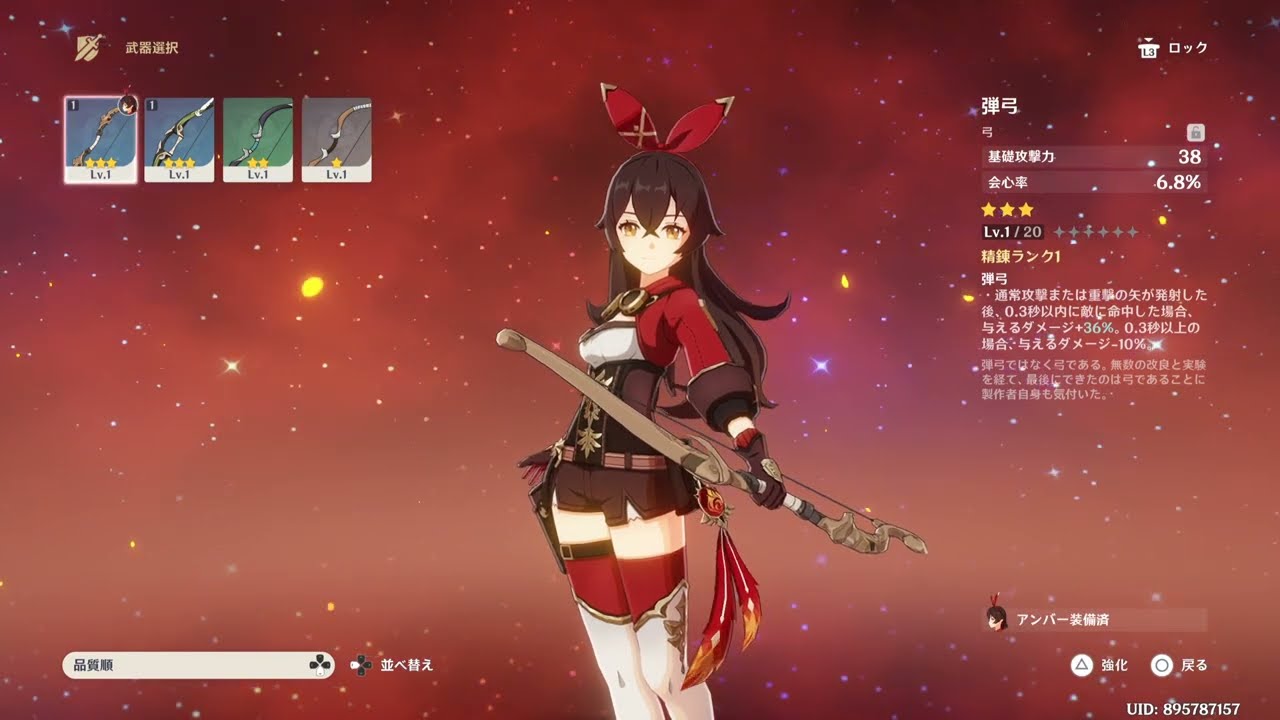Select the equipped Slingshot bow with Amber's portrait
The image size is (1280, 720).
click(x=100, y=139)
